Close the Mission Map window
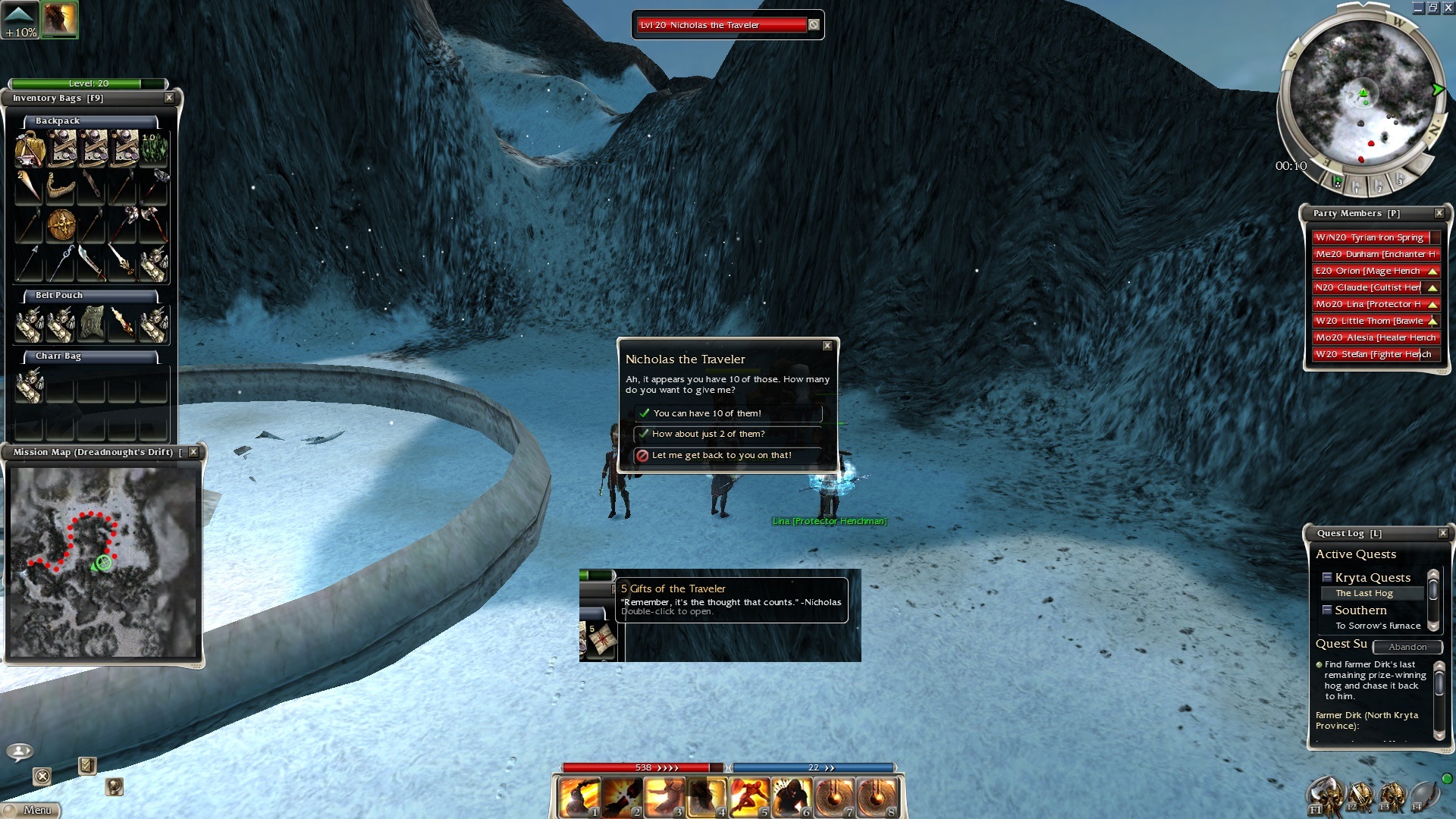This screenshot has width=1456, height=819. 193,452
